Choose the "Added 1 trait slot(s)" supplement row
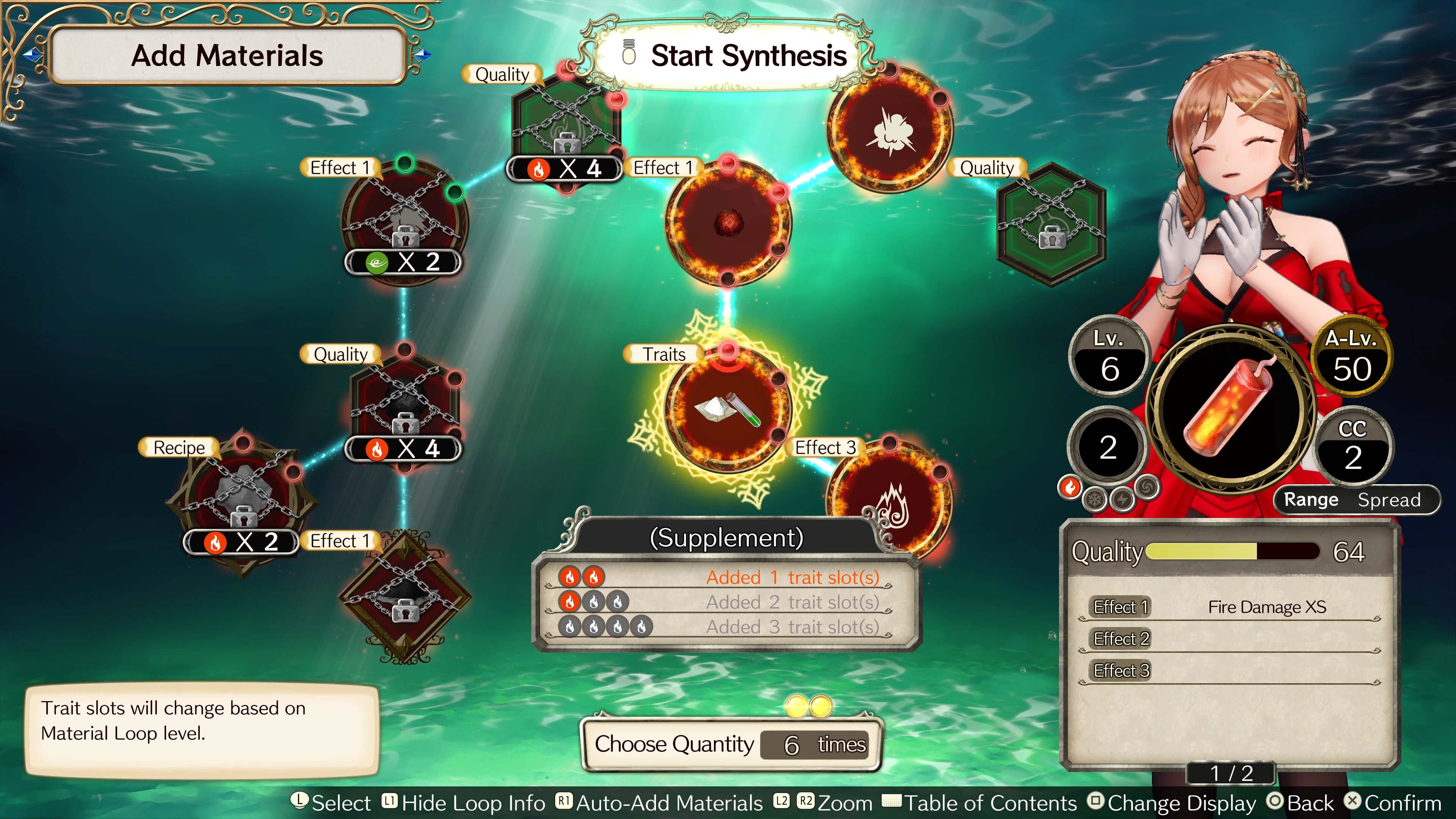1456x819 pixels. point(726,577)
